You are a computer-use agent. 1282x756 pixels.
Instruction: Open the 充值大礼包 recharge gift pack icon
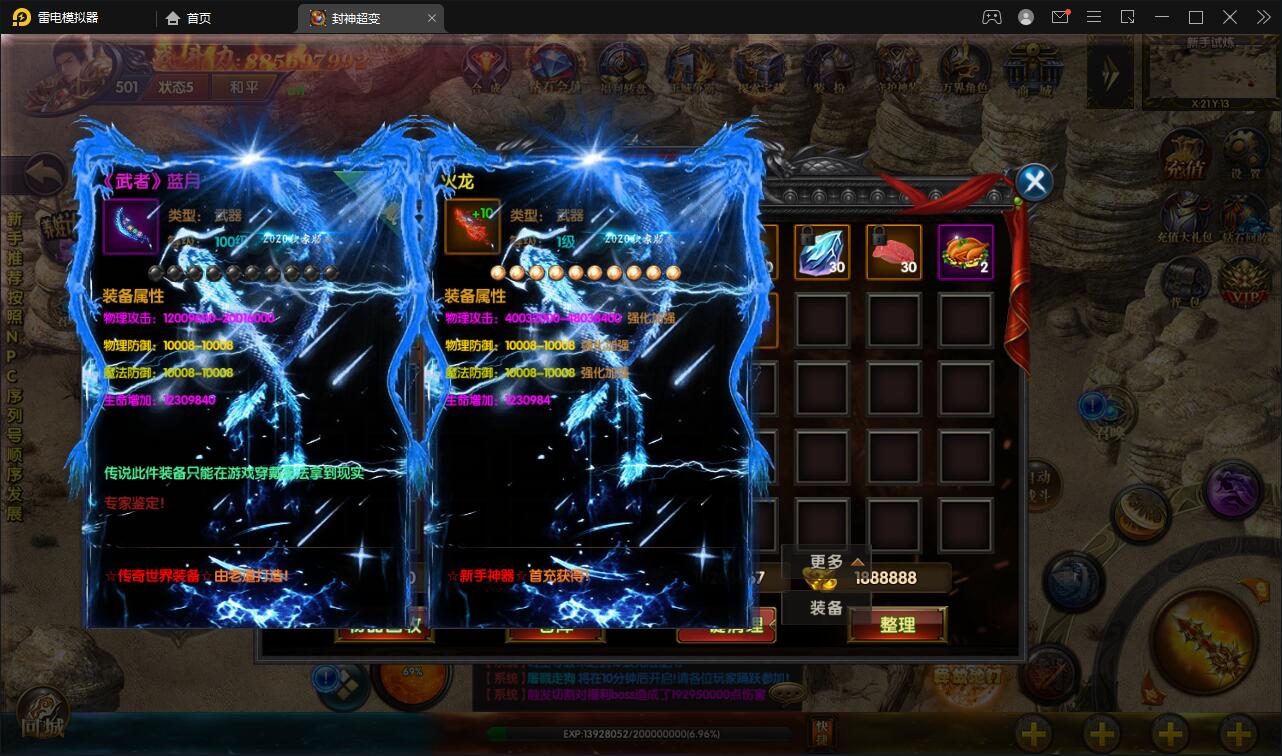pyautogui.click(x=1184, y=212)
